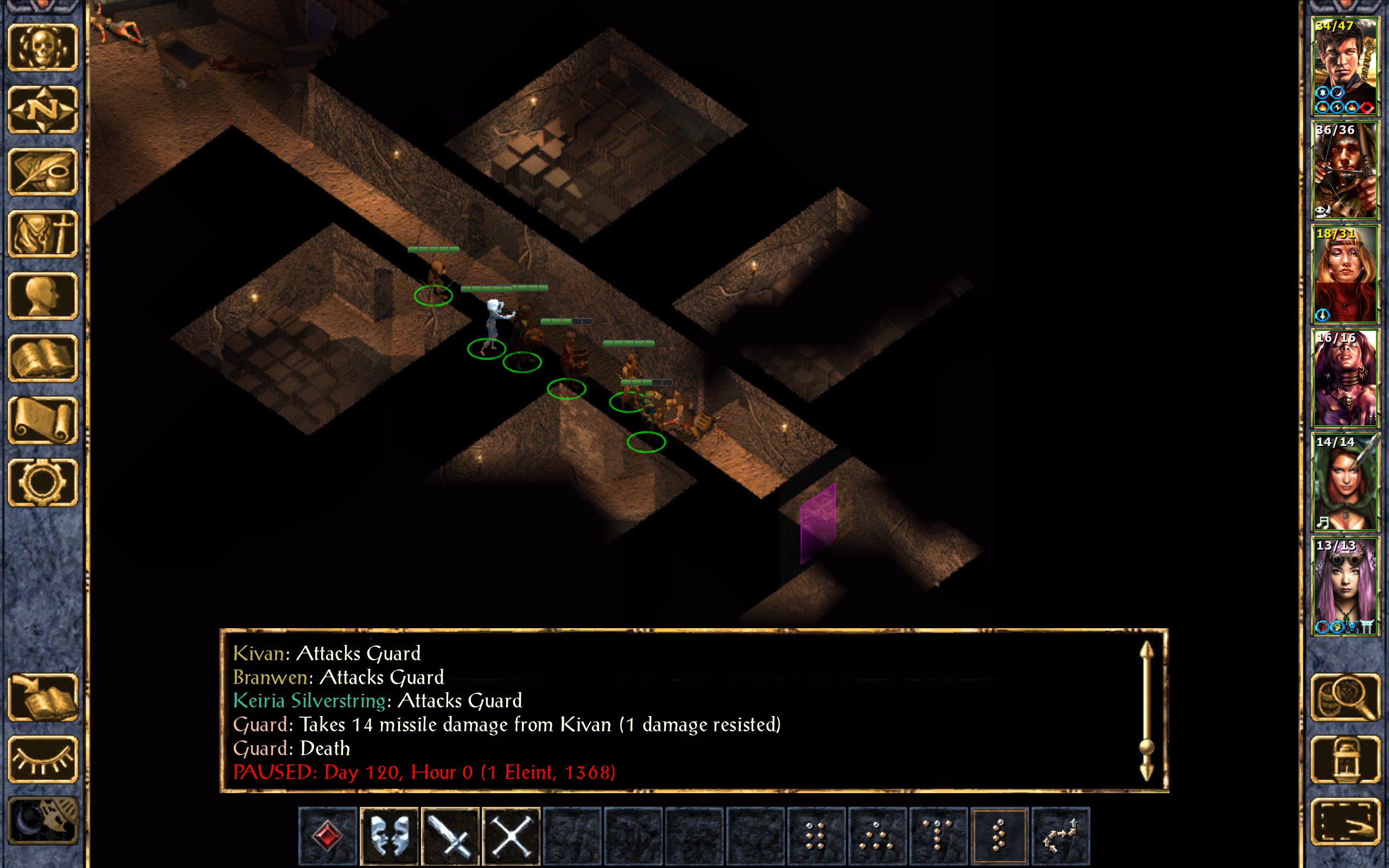Open the area map with the compass button
1389x868 pixels.
42,110
